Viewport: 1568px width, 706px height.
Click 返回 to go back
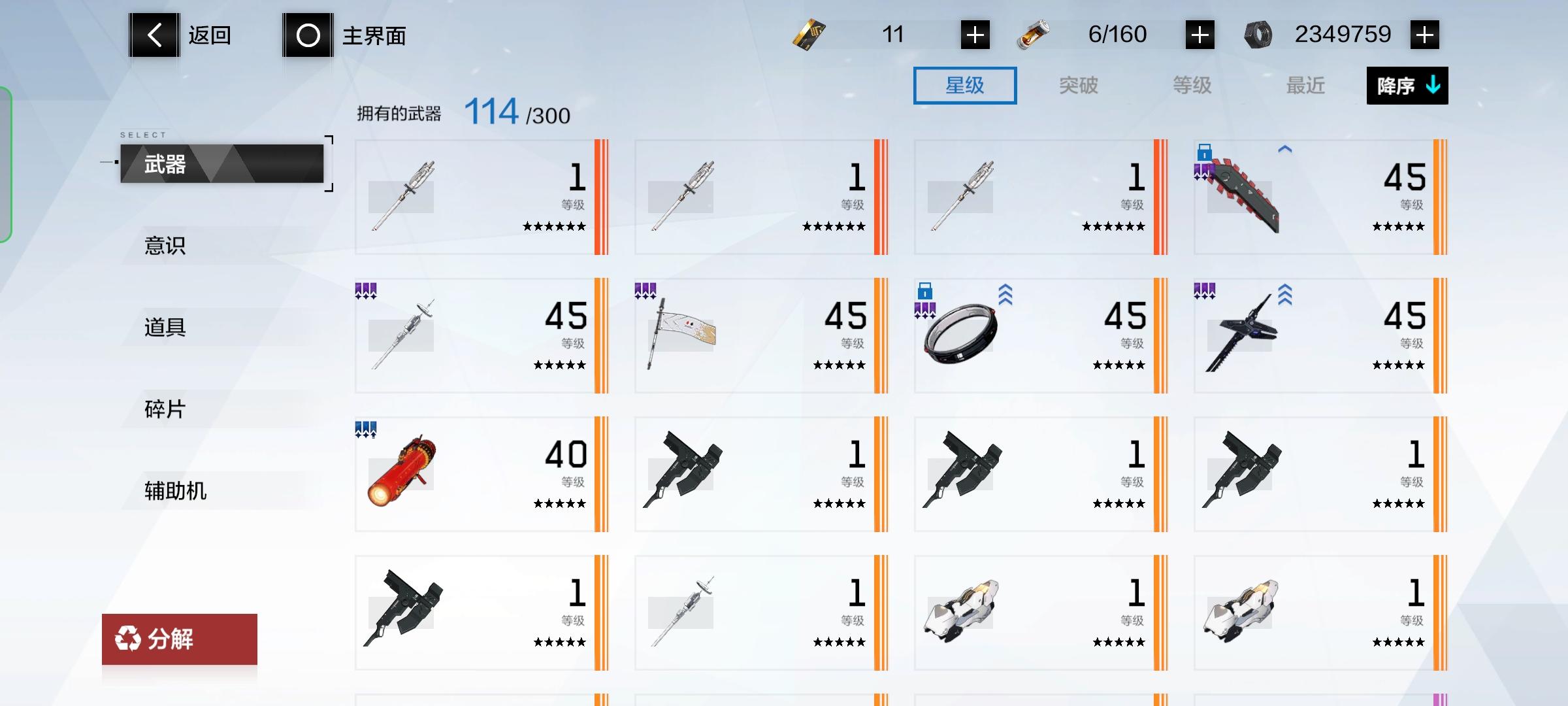click(x=209, y=34)
